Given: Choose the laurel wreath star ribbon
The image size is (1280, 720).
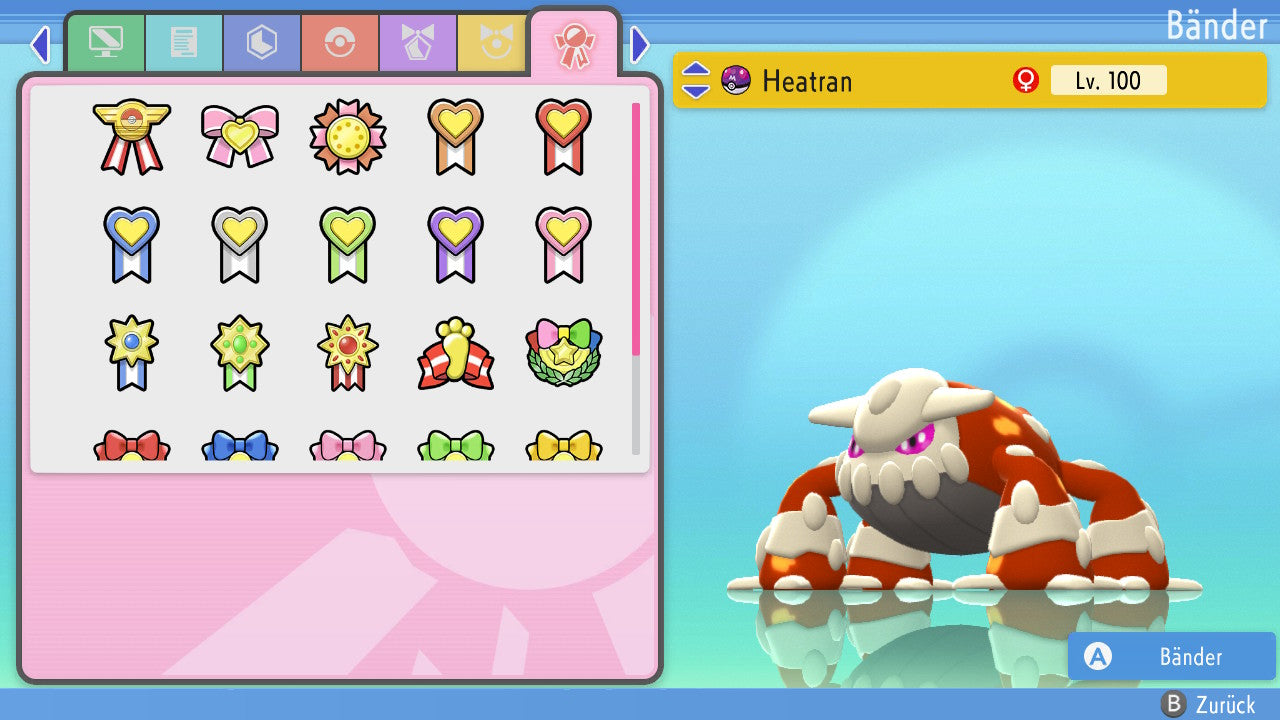Looking at the screenshot, I should pos(563,353).
